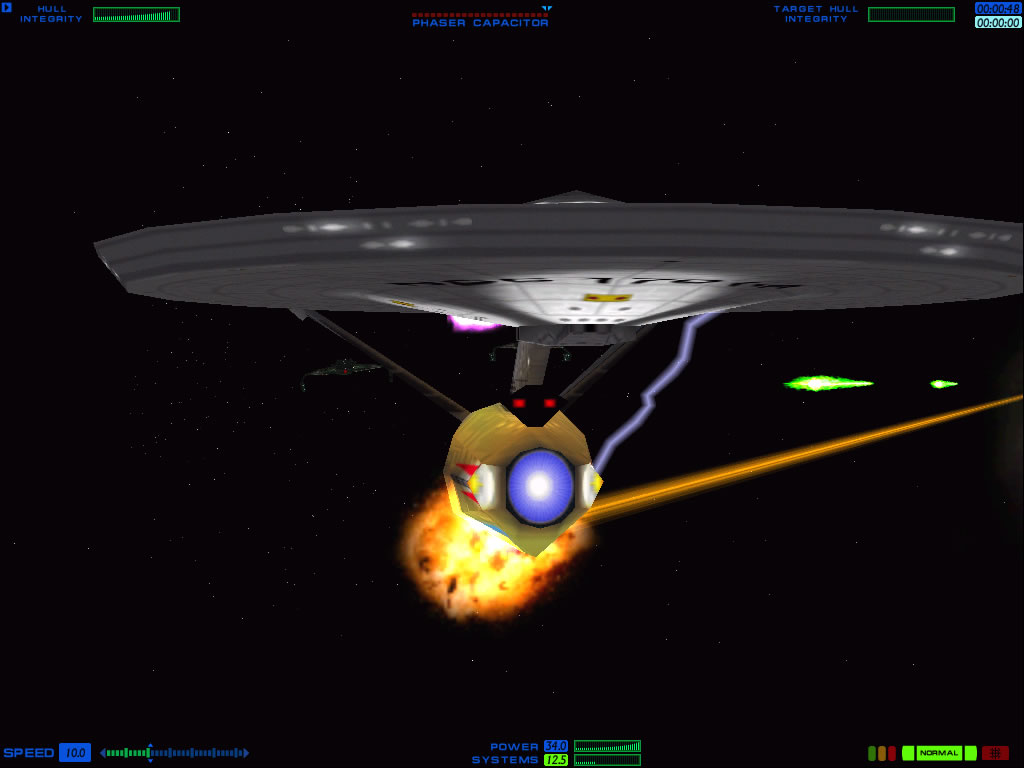Select the NORMAL alert status button
This screenshot has width=1024, height=768.
pos(939,753)
